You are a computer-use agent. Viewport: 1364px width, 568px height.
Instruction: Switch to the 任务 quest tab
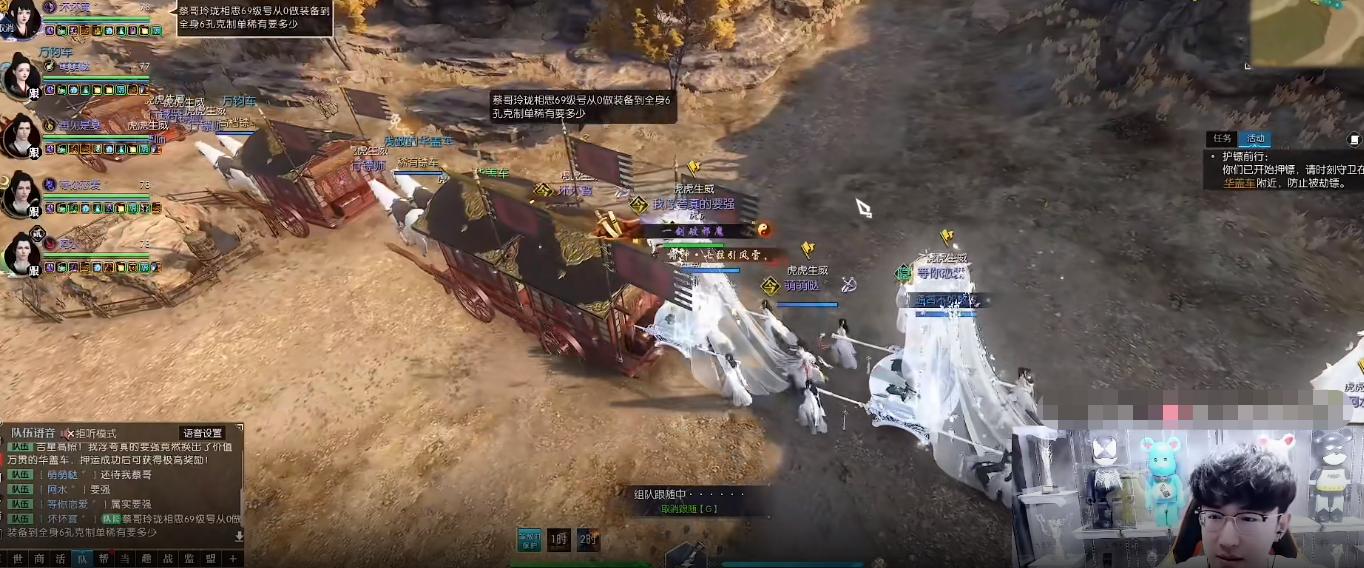(1222, 139)
